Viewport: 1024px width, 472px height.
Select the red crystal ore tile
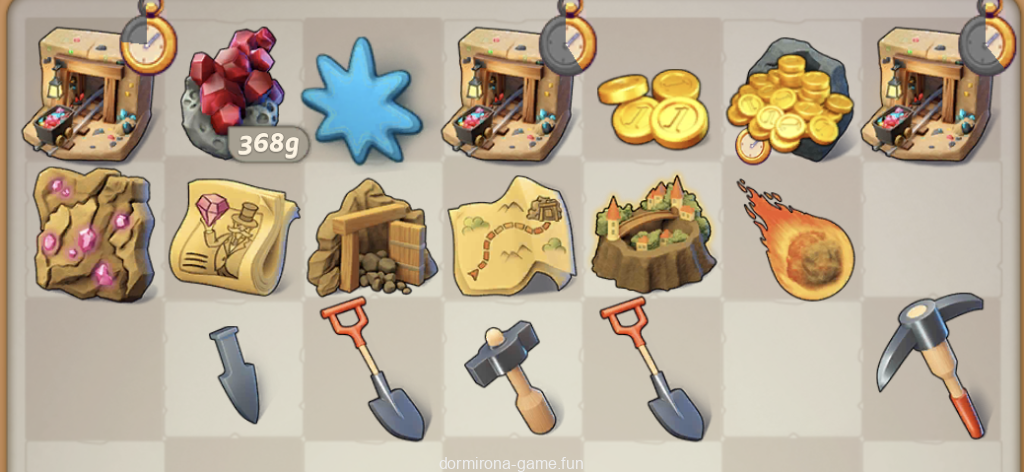235,92
